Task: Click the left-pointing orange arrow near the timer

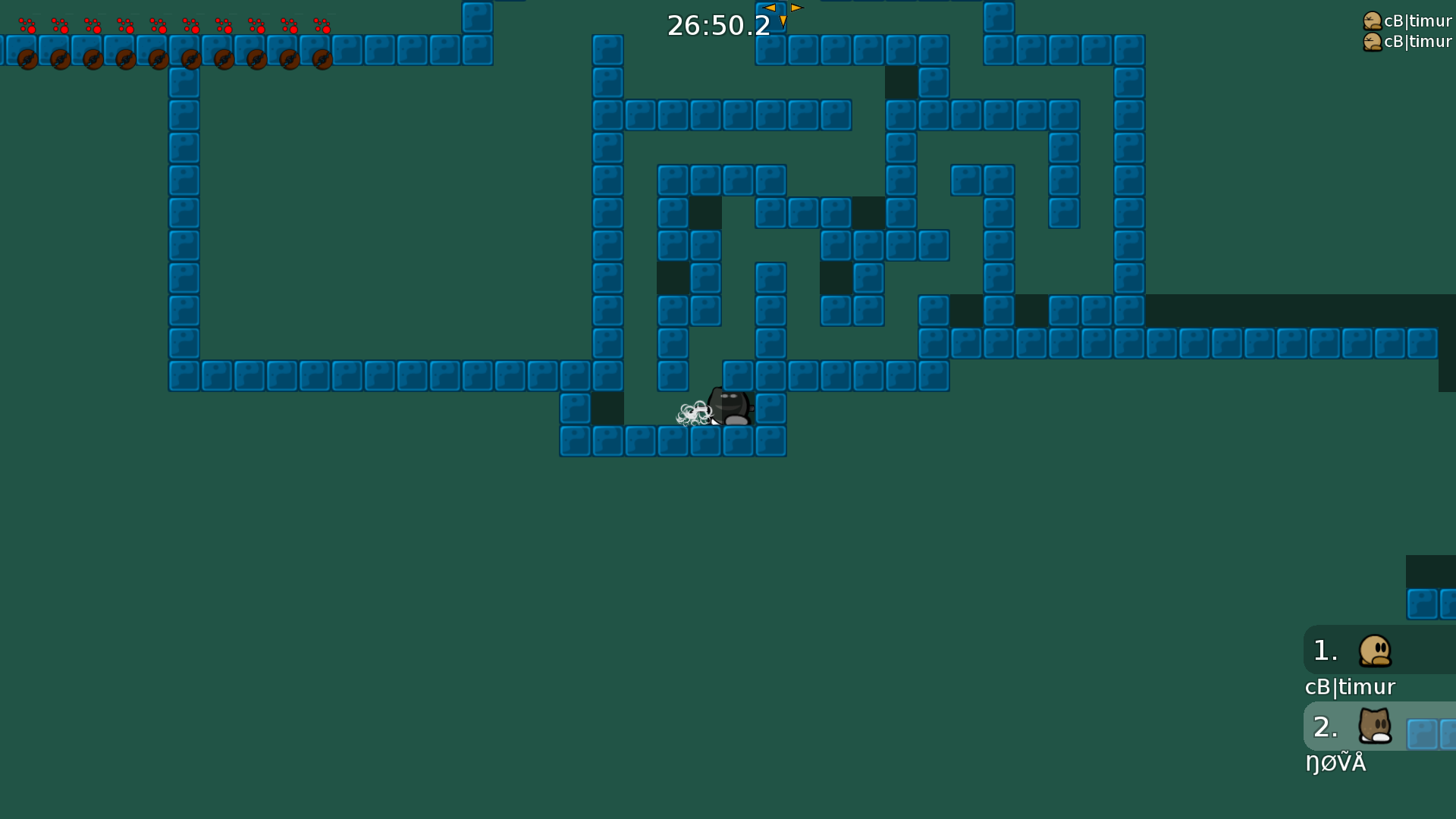Action: (x=770, y=6)
